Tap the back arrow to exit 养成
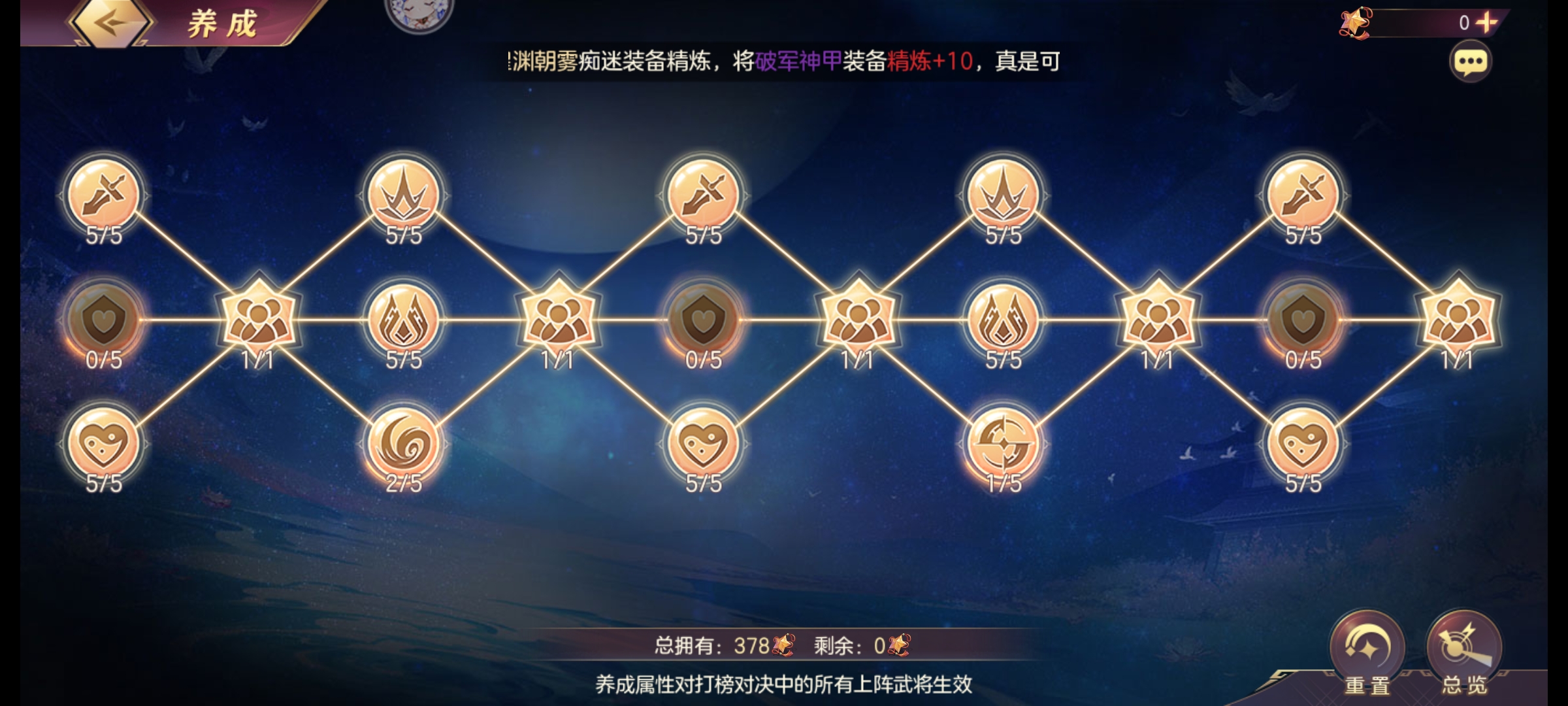The width and height of the screenshot is (1568, 706). point(111,23)
